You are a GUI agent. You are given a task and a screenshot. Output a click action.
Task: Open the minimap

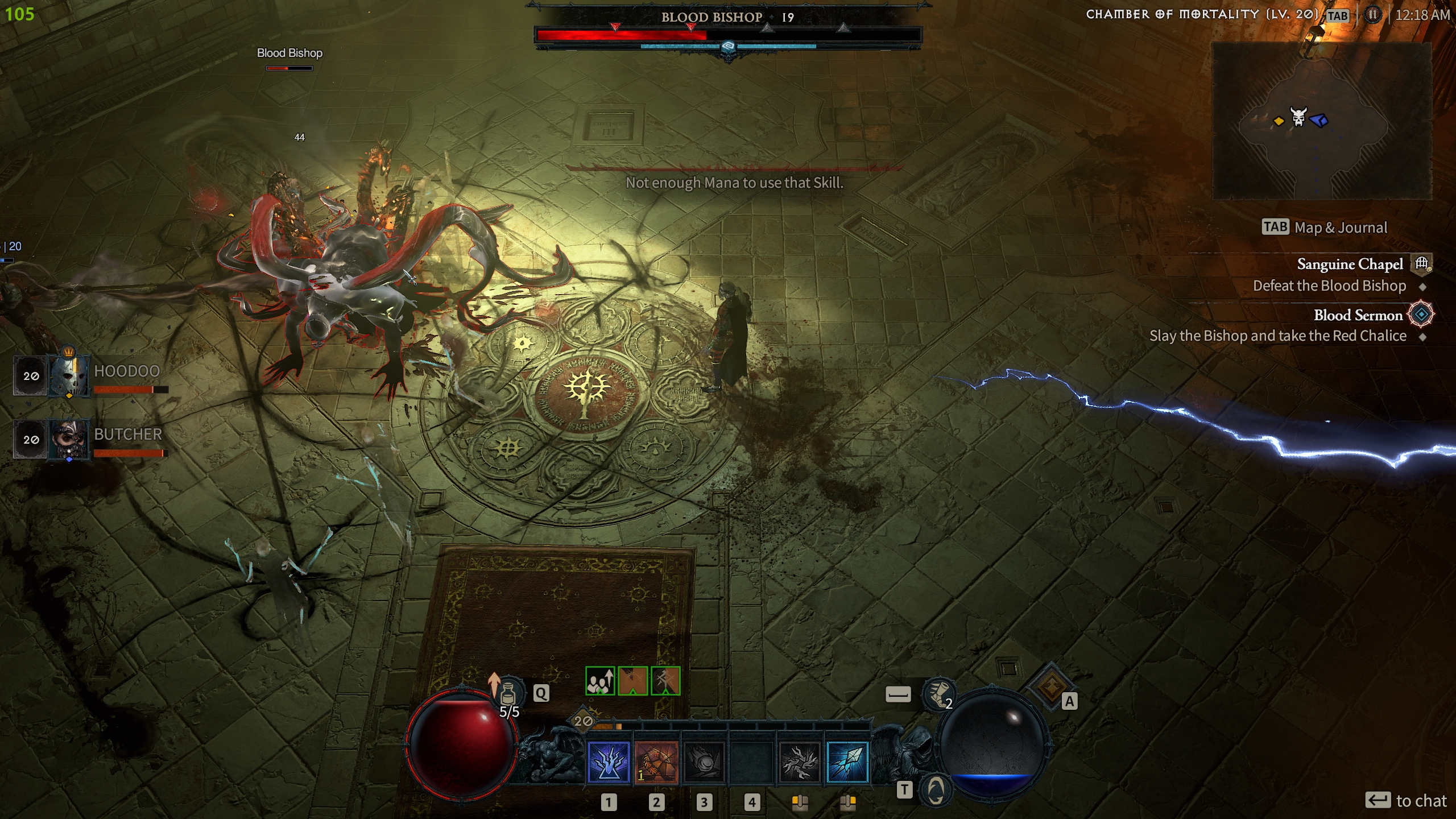click(1322, 121)
